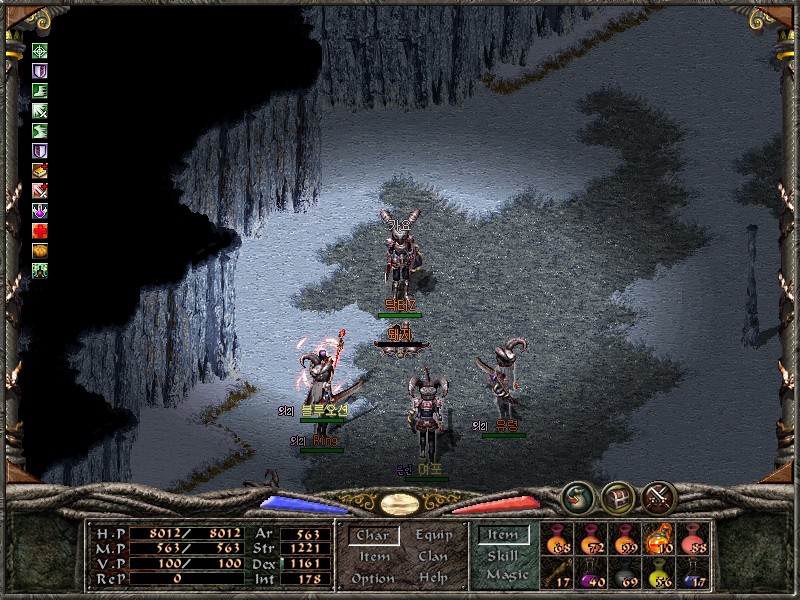Screen dimensions: 800x600
Task: Open the Char menu
Action: click(x=372, y=536)
